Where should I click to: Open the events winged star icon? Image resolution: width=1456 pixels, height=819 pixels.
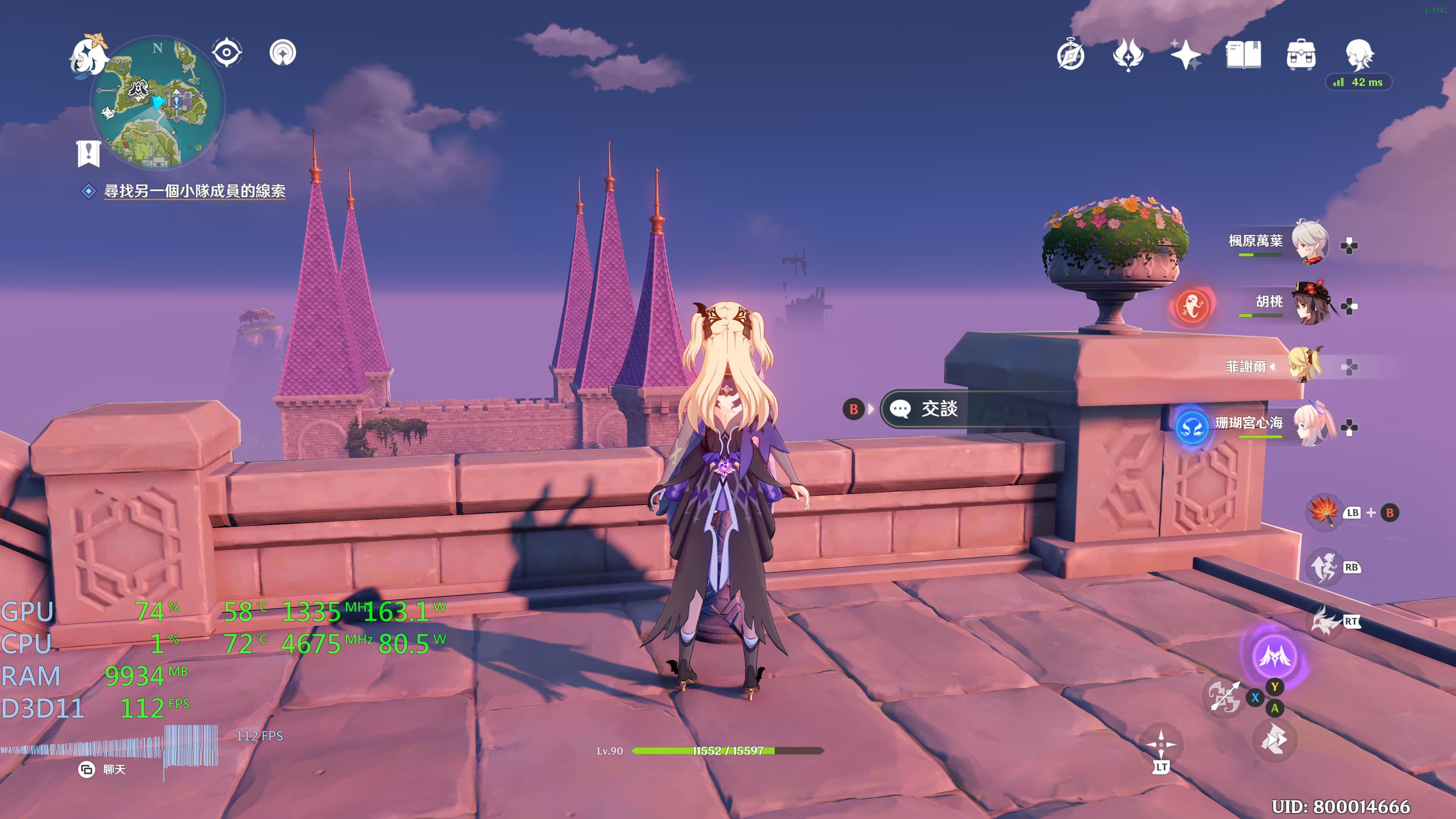coord(1128,55)
